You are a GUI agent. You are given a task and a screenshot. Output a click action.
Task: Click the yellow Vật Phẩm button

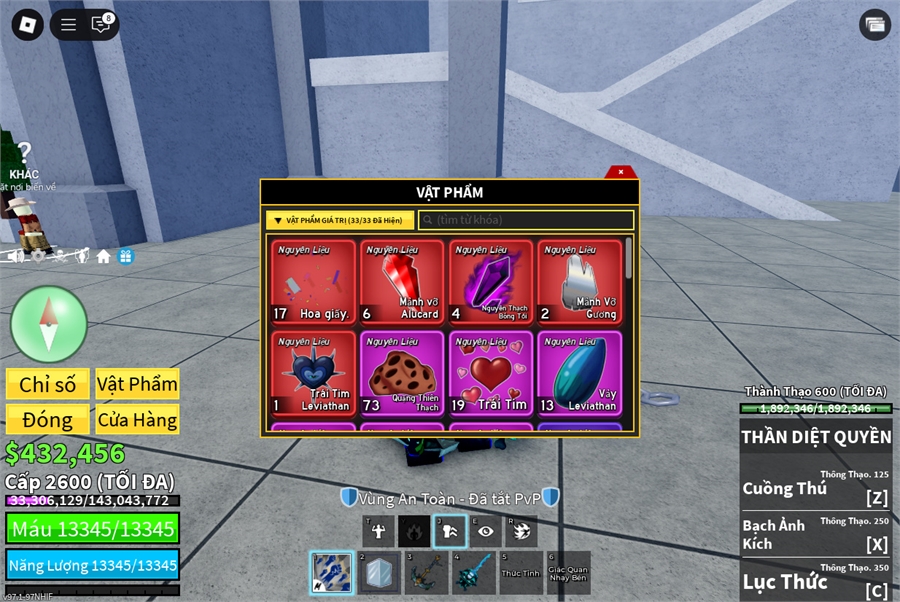point(137,385)
